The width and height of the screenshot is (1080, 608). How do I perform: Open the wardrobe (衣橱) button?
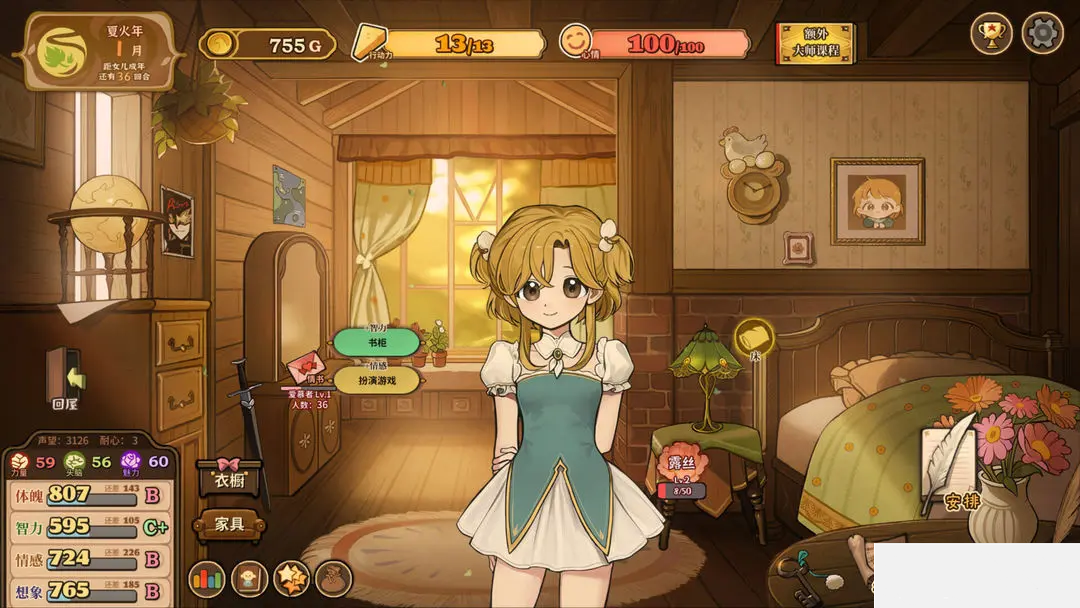(229, 478)
